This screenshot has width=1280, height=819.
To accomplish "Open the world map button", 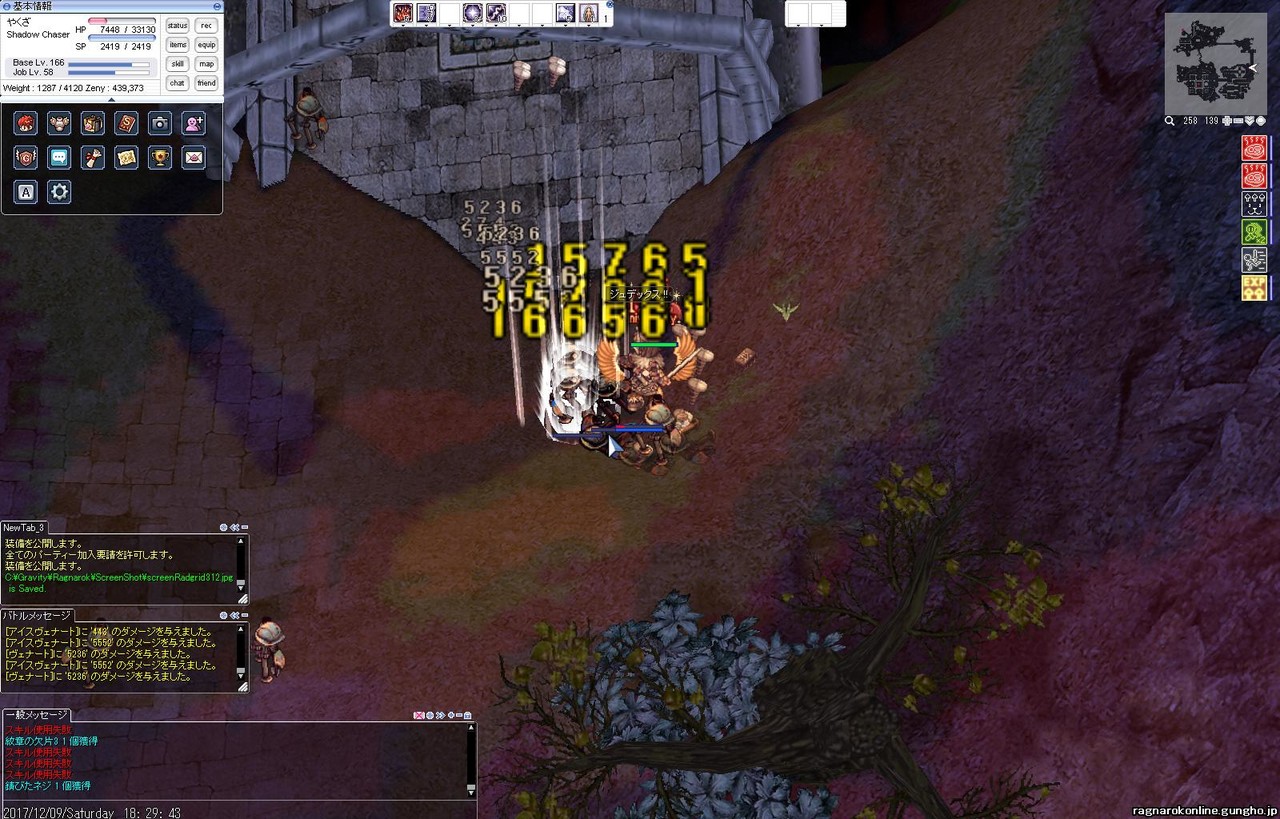I will pyautogui.click(x=206, y=64).
